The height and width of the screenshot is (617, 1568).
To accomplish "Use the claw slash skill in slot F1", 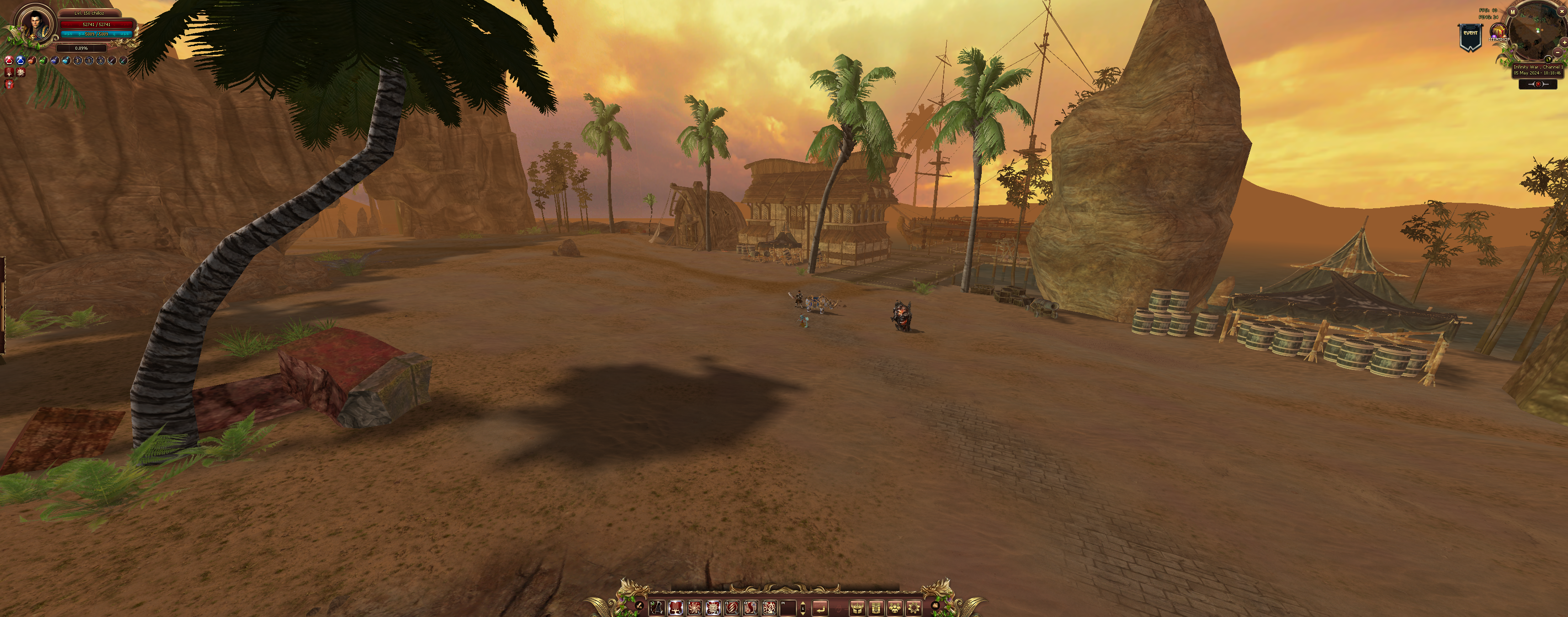I will click(732, 607).
